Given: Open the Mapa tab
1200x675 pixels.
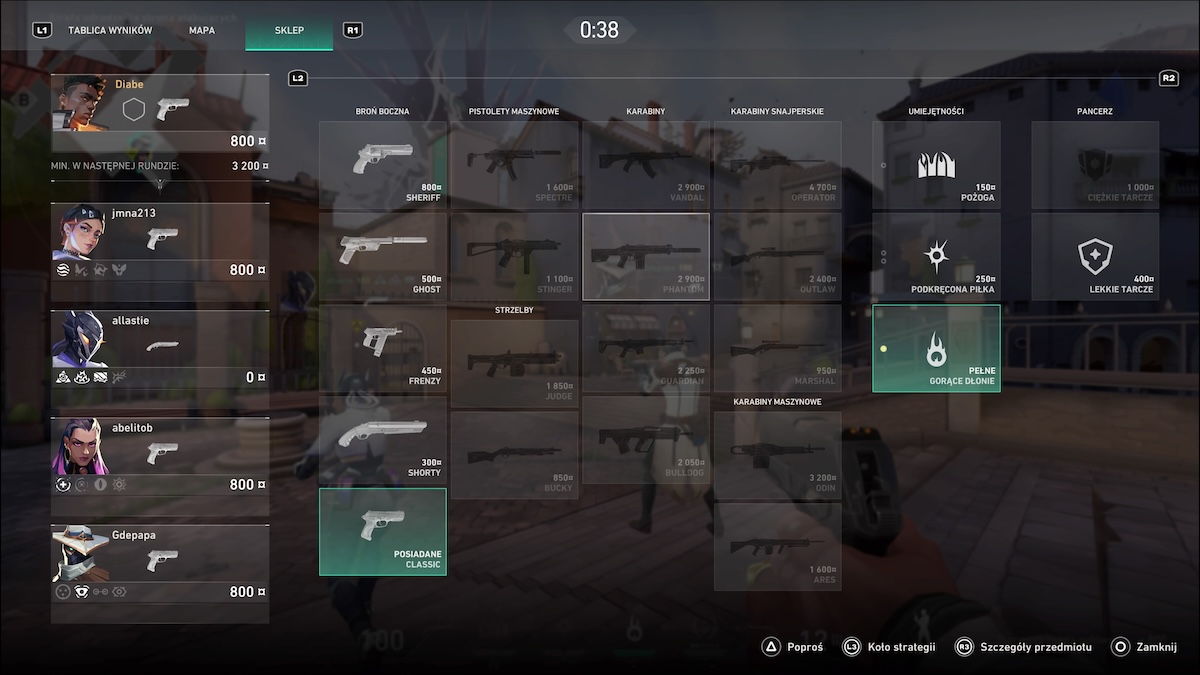Looking at the screenshot, I should coord(202,30).
